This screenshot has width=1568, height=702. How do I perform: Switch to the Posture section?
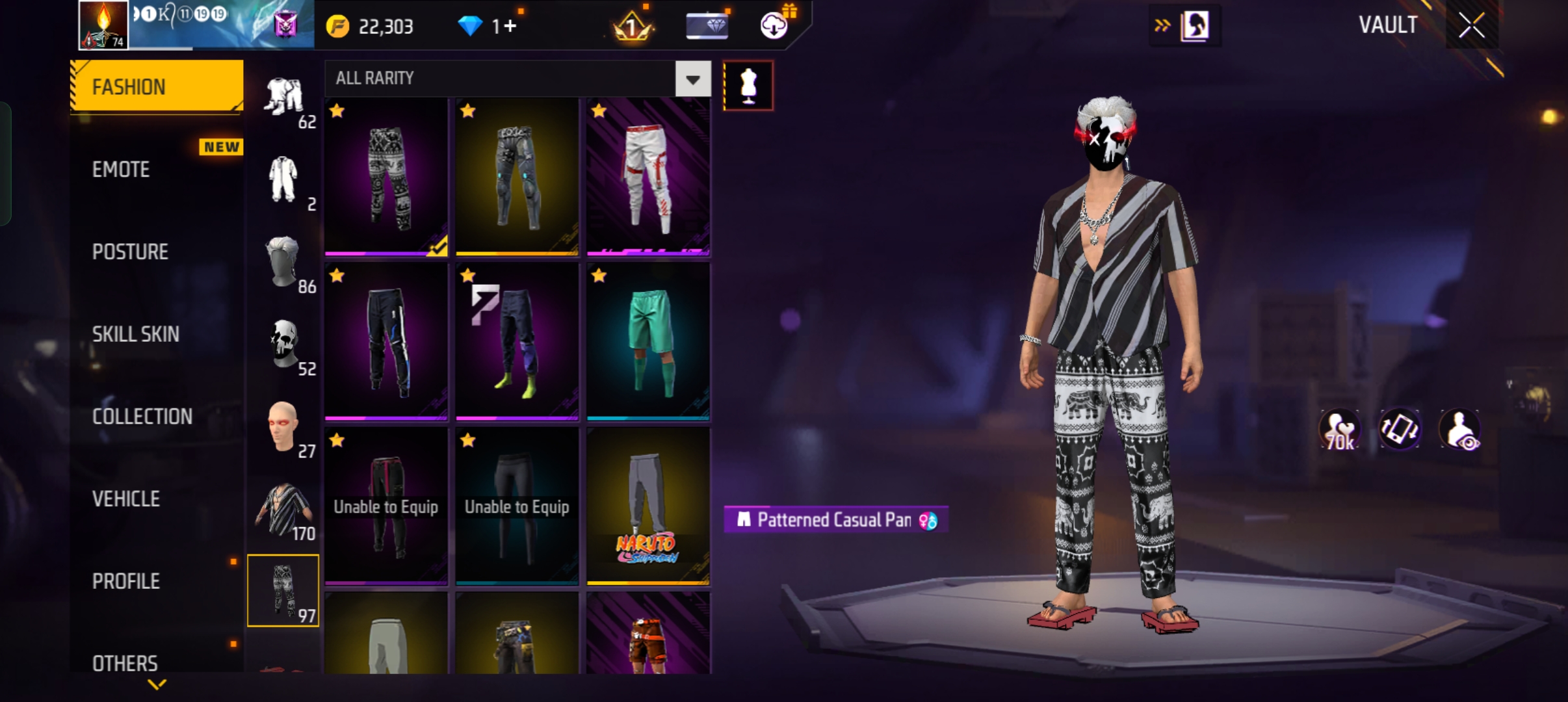pyautogui.click(x=130, y=252)
